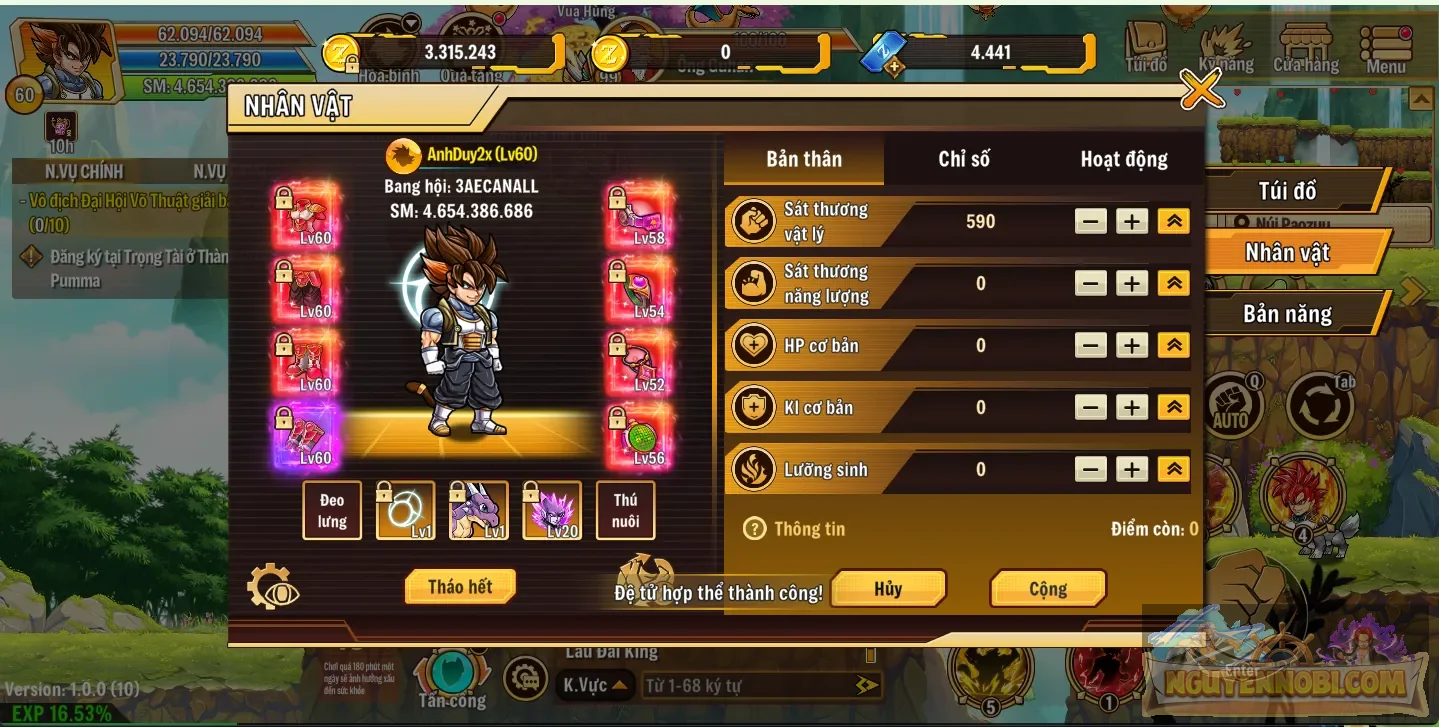Viewport: 1439px width, 727px height.
Task: Click the Tháo hết button
Action: click(x=459, y=587)
